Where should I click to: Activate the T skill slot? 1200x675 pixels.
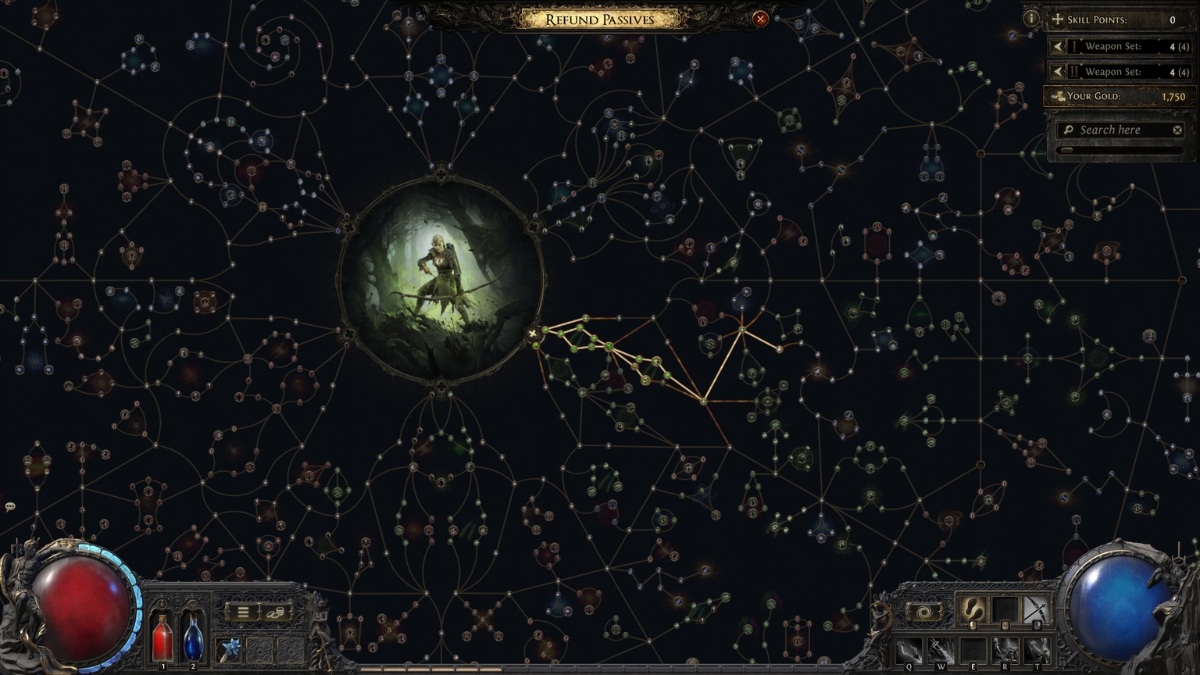(x=1035, y=648)
